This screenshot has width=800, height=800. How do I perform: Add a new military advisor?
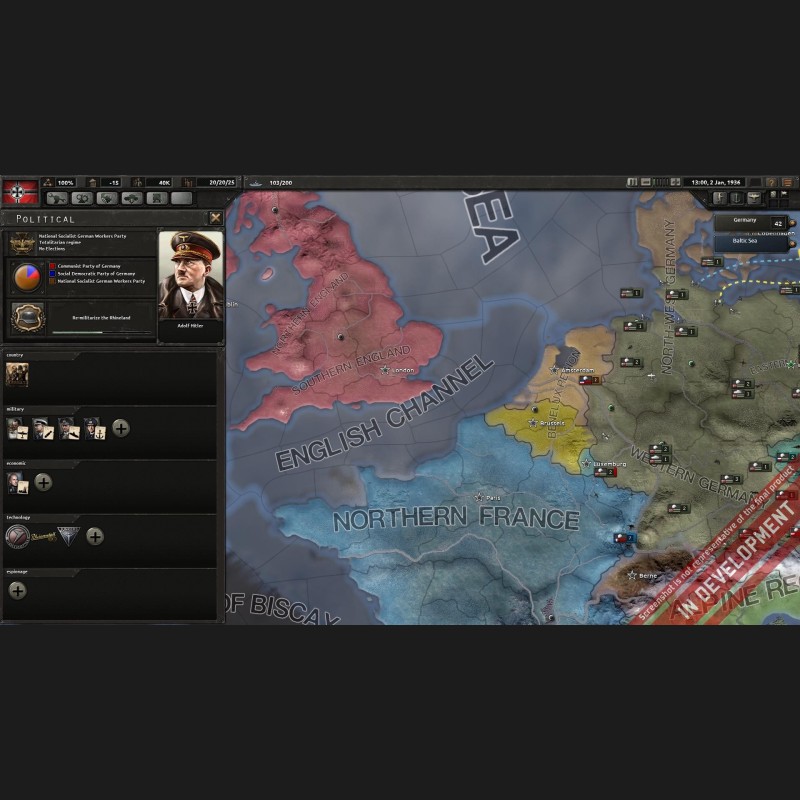[x=120, y=428]
